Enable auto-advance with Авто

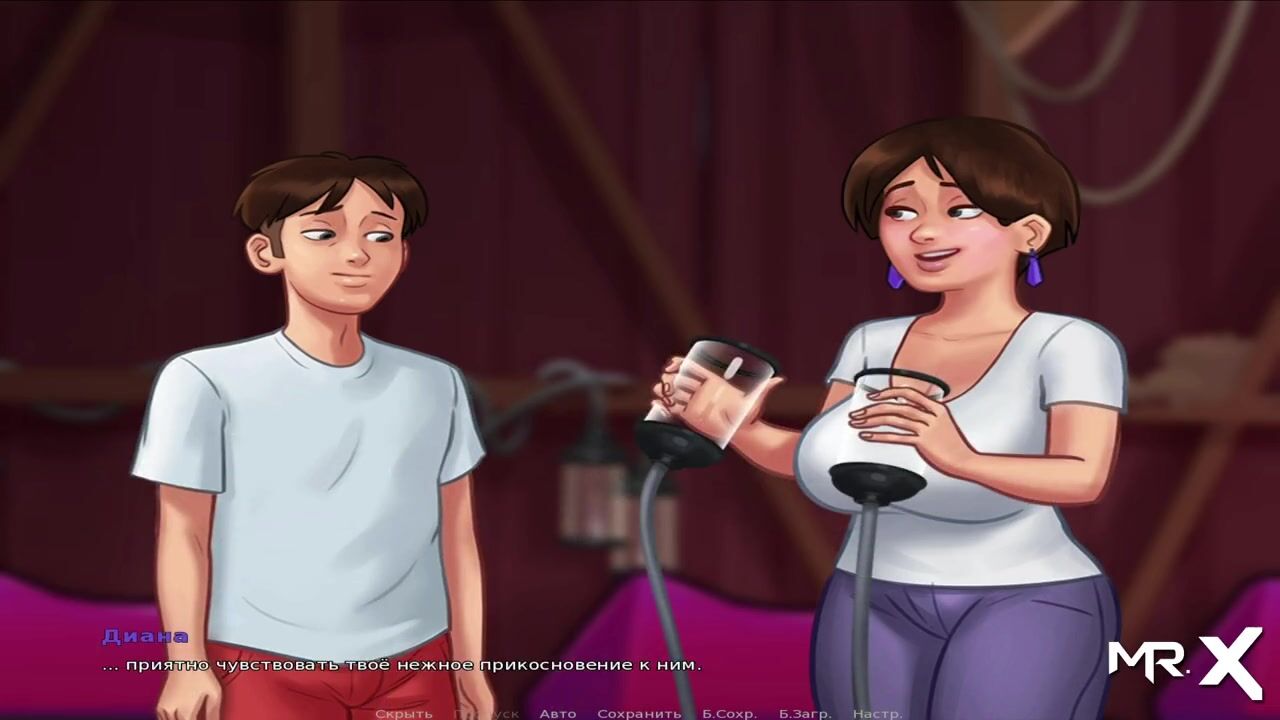coord(557,713)
